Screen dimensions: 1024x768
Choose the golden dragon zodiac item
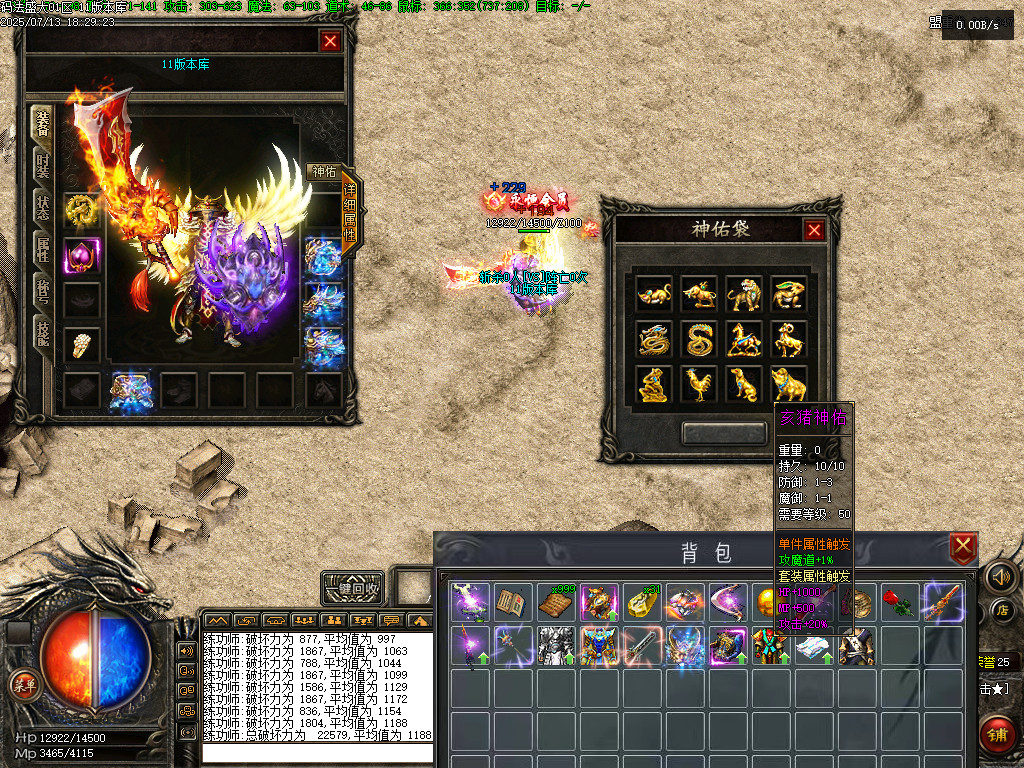[654, 340]
